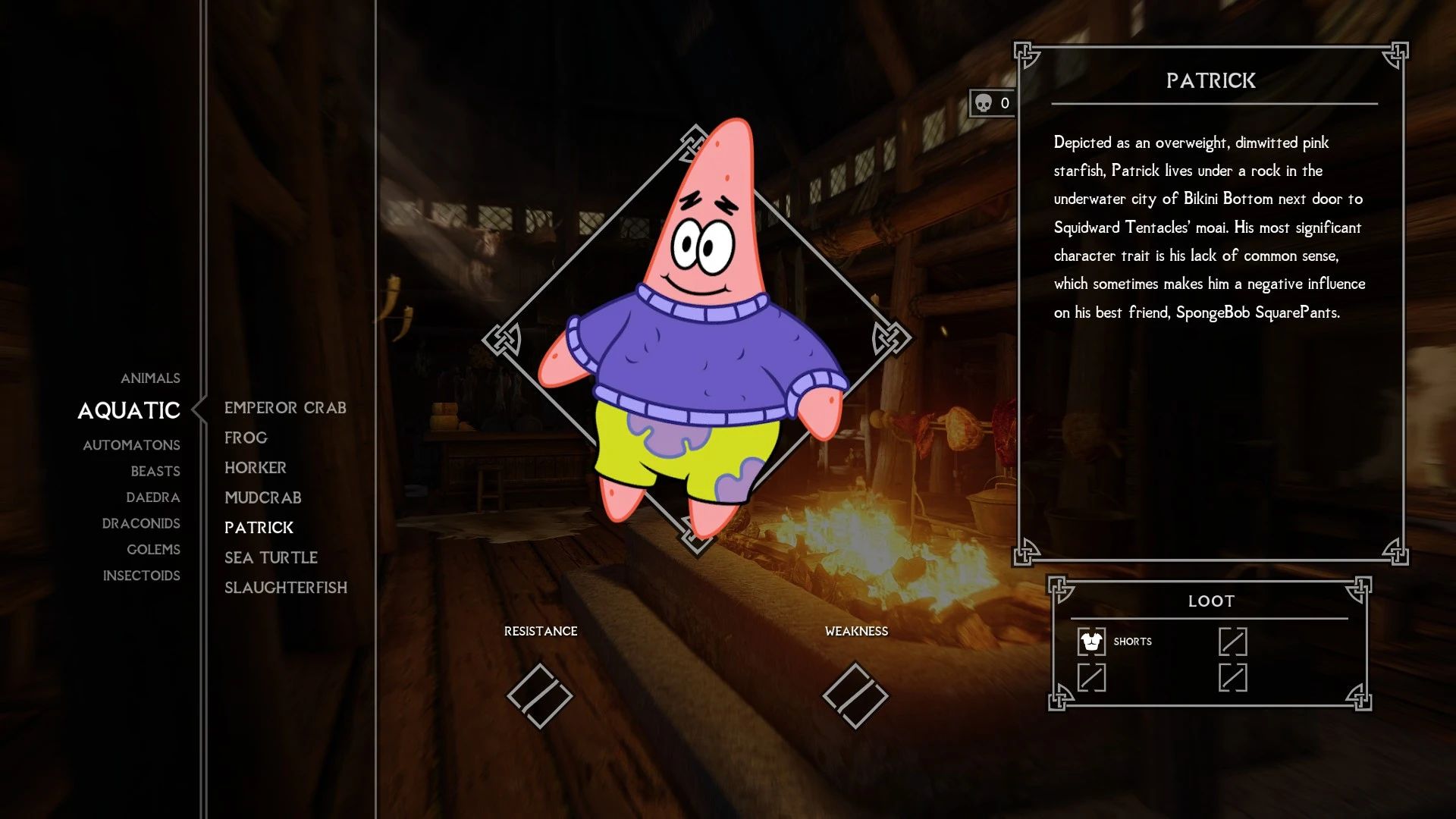Switch to the Golems category

pos(153,549)
